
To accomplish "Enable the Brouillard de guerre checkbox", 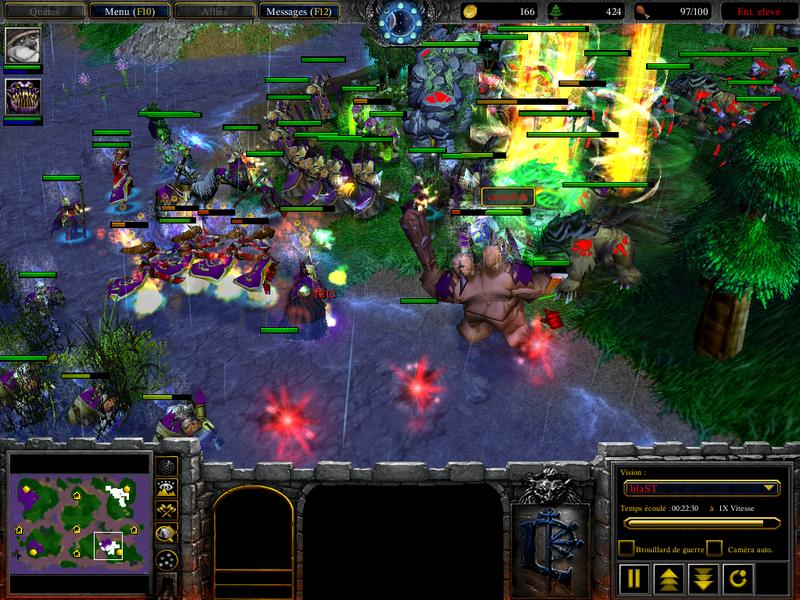I will [x=626, y=548].
